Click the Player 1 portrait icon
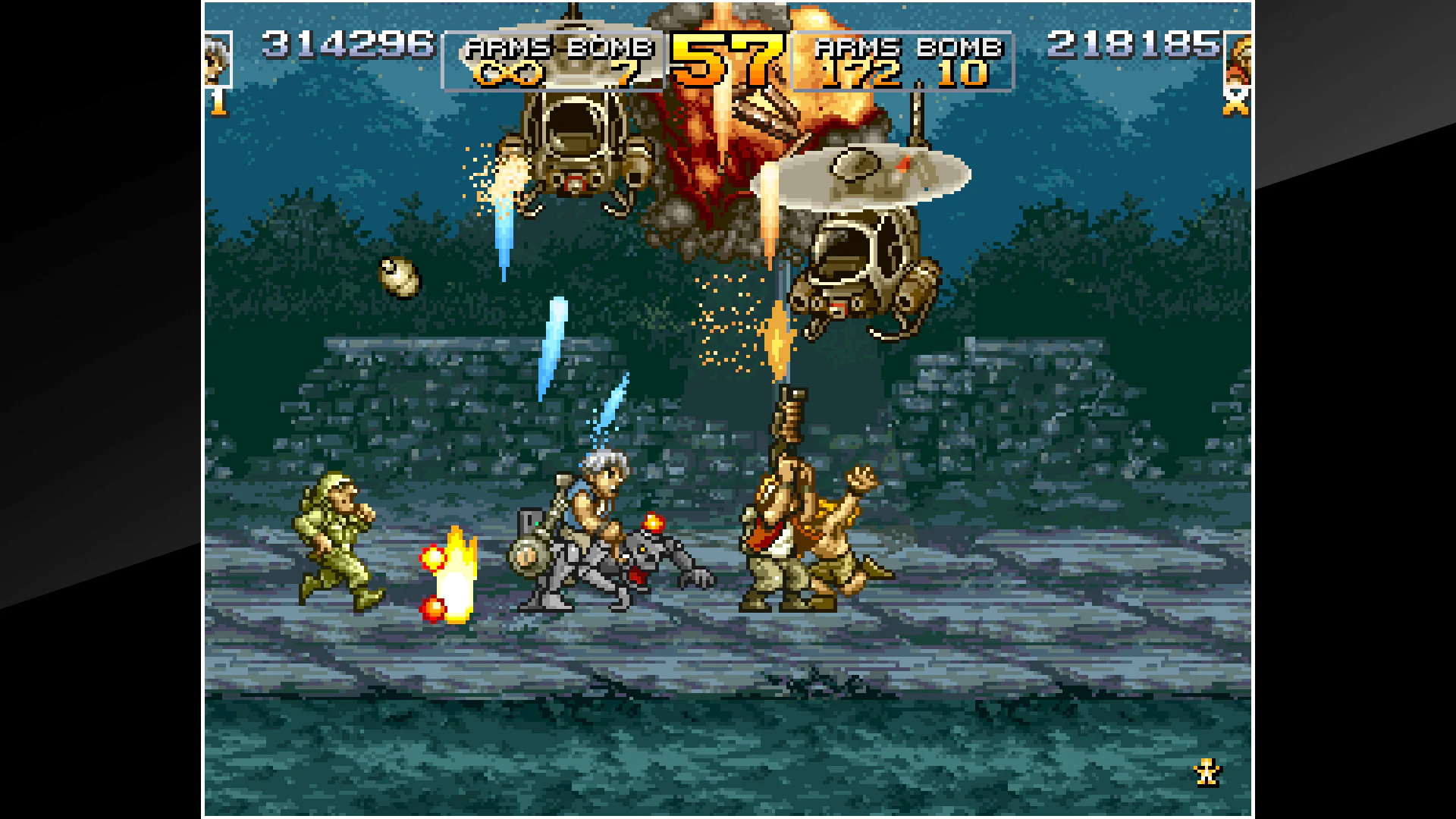 pos(216,61)
